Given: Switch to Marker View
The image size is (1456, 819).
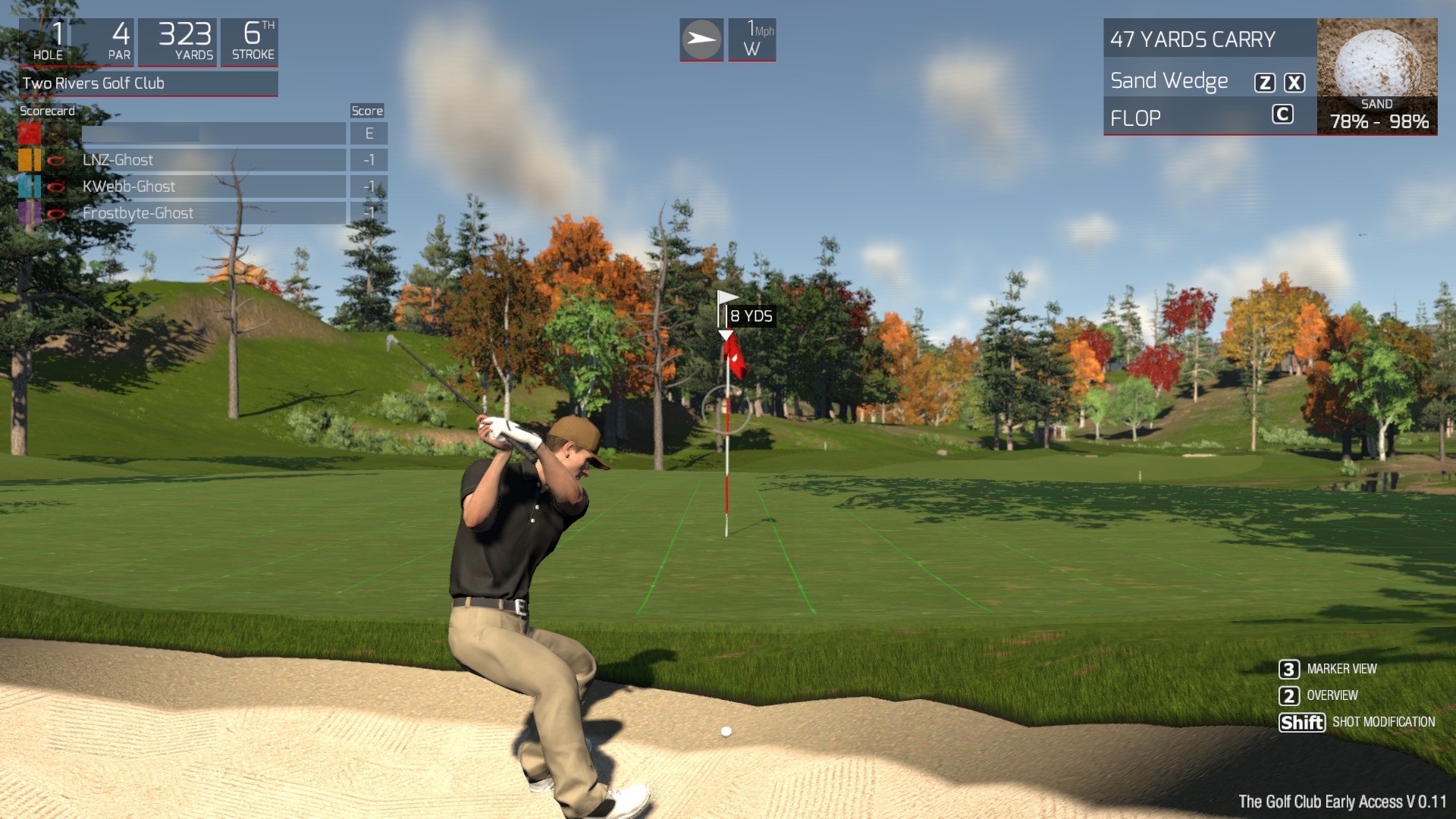Looking at the screenshot, I should point(1341,669).
